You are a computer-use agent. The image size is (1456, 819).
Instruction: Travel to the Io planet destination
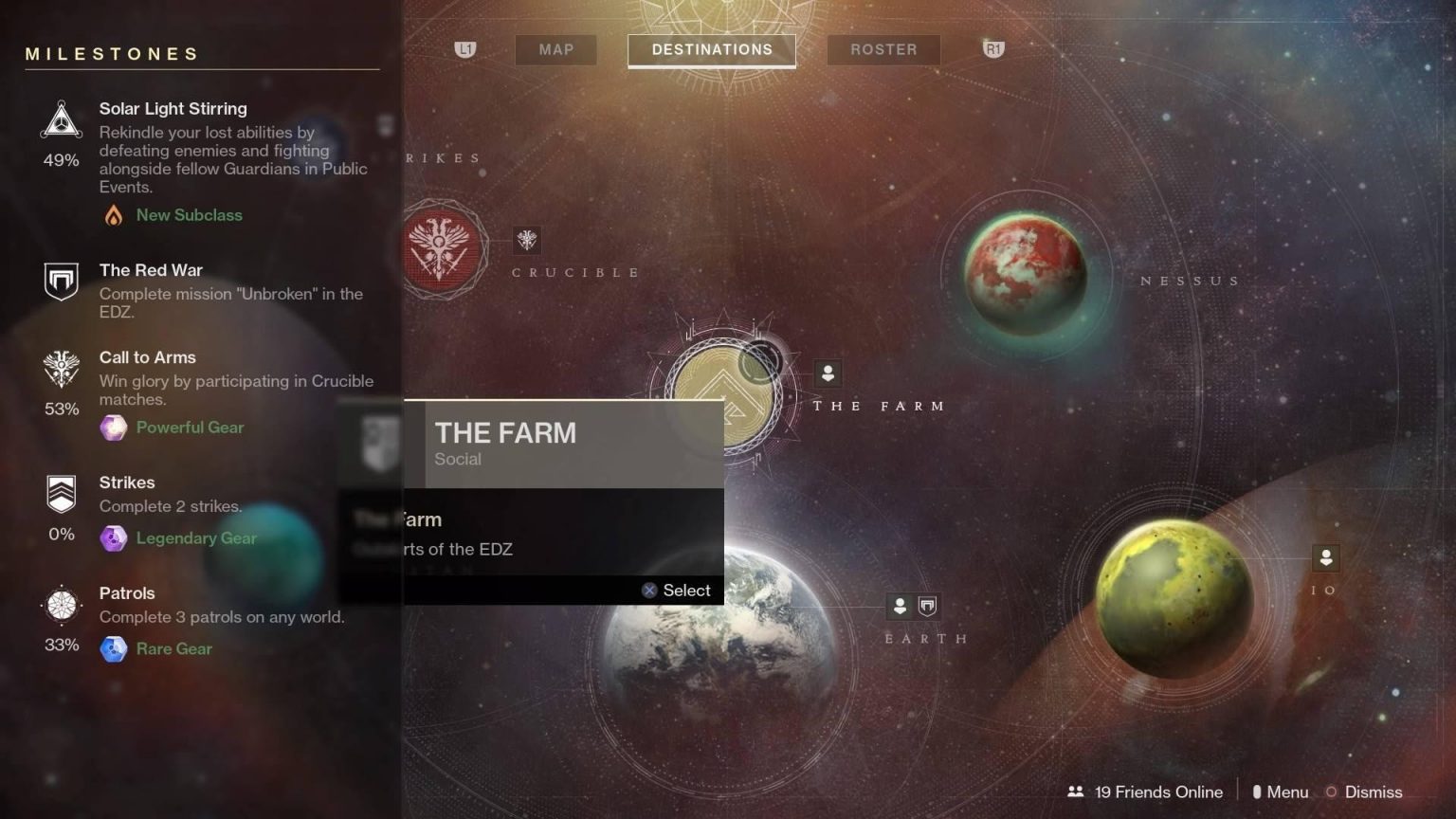click(x=1174, y=598)
